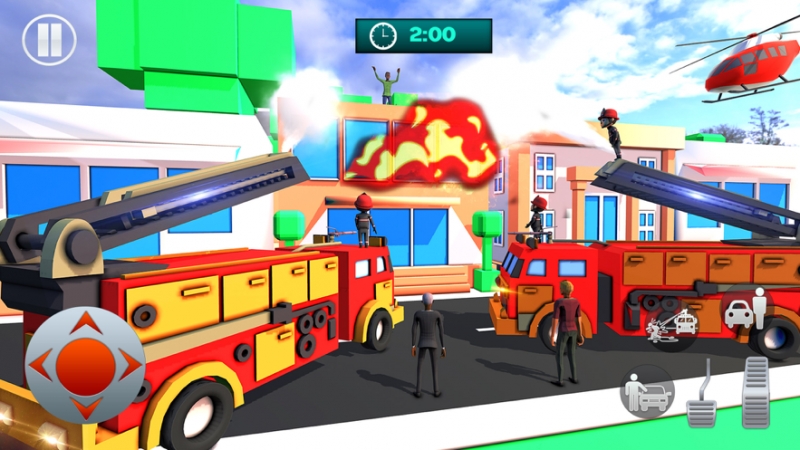The width and height of the screenshot is (800, 450).
Task: Activate the fire truck water spray icon
Action: click(670, 324)
